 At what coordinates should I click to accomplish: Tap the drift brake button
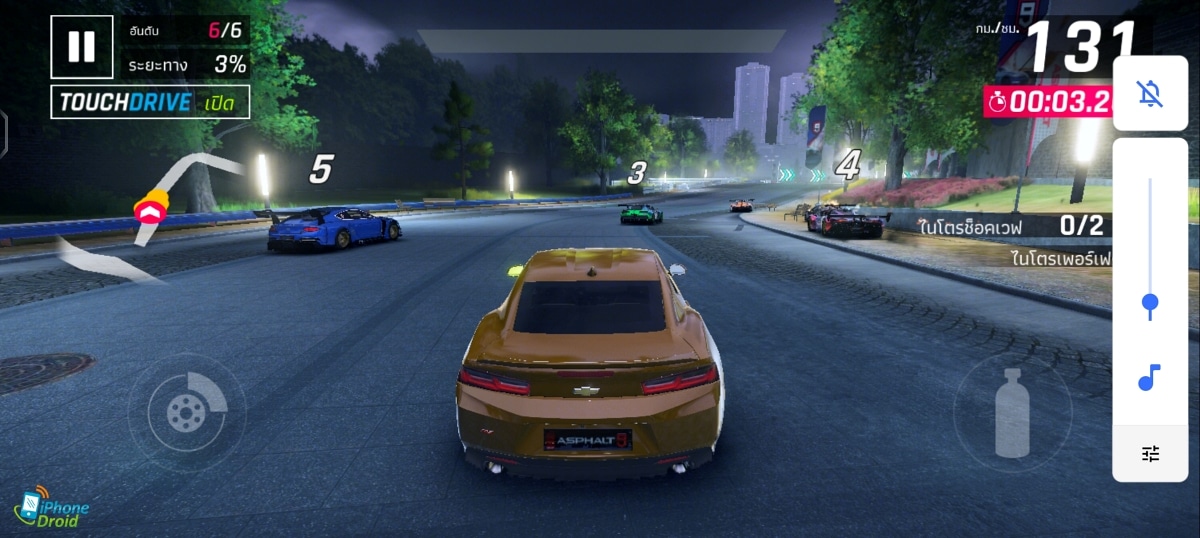point(186,411)
